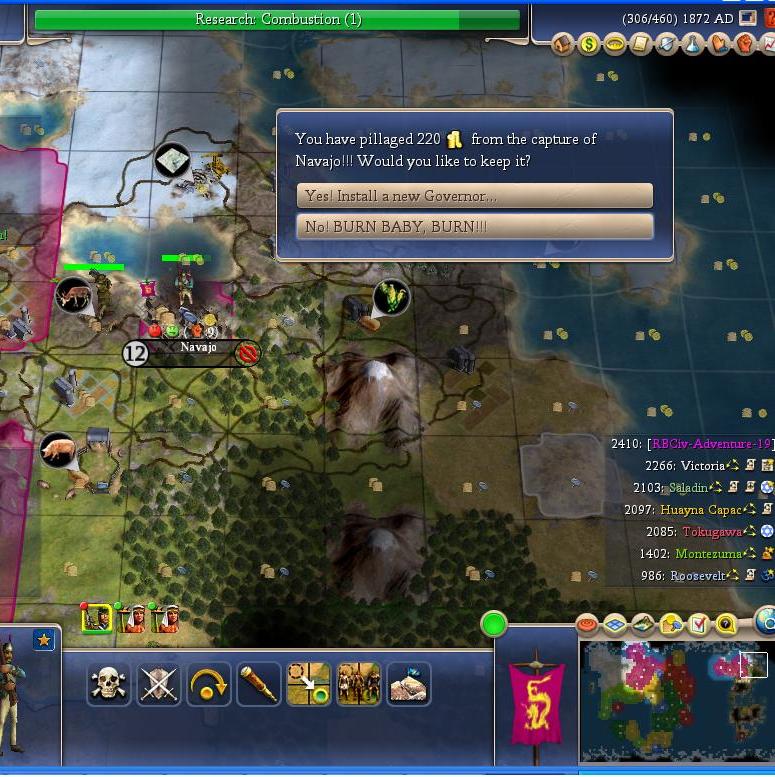Choose the go-to move action icon

(x=308, y=684)
